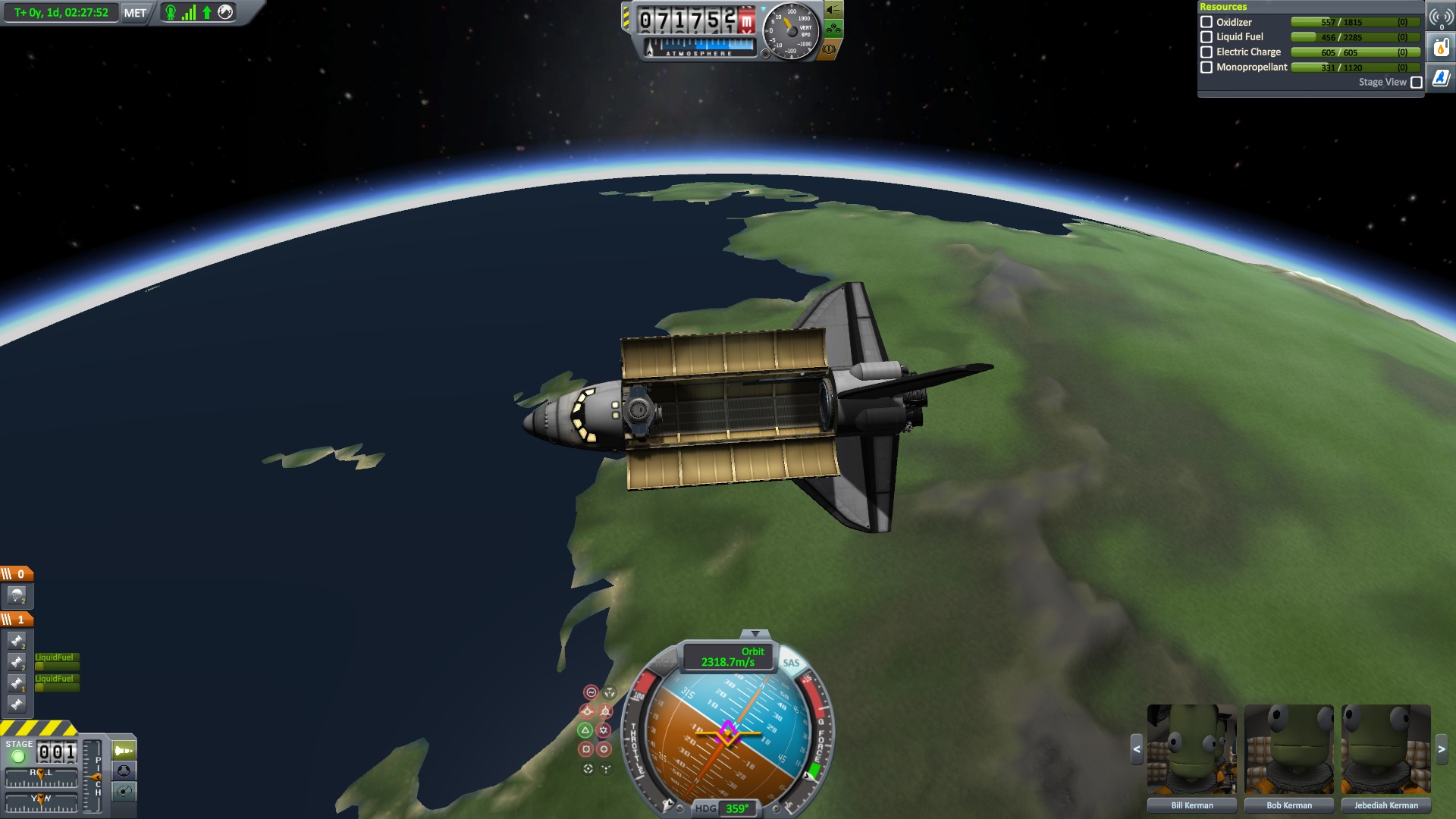Open the KSPedia rocket book

click(1441, 78)
